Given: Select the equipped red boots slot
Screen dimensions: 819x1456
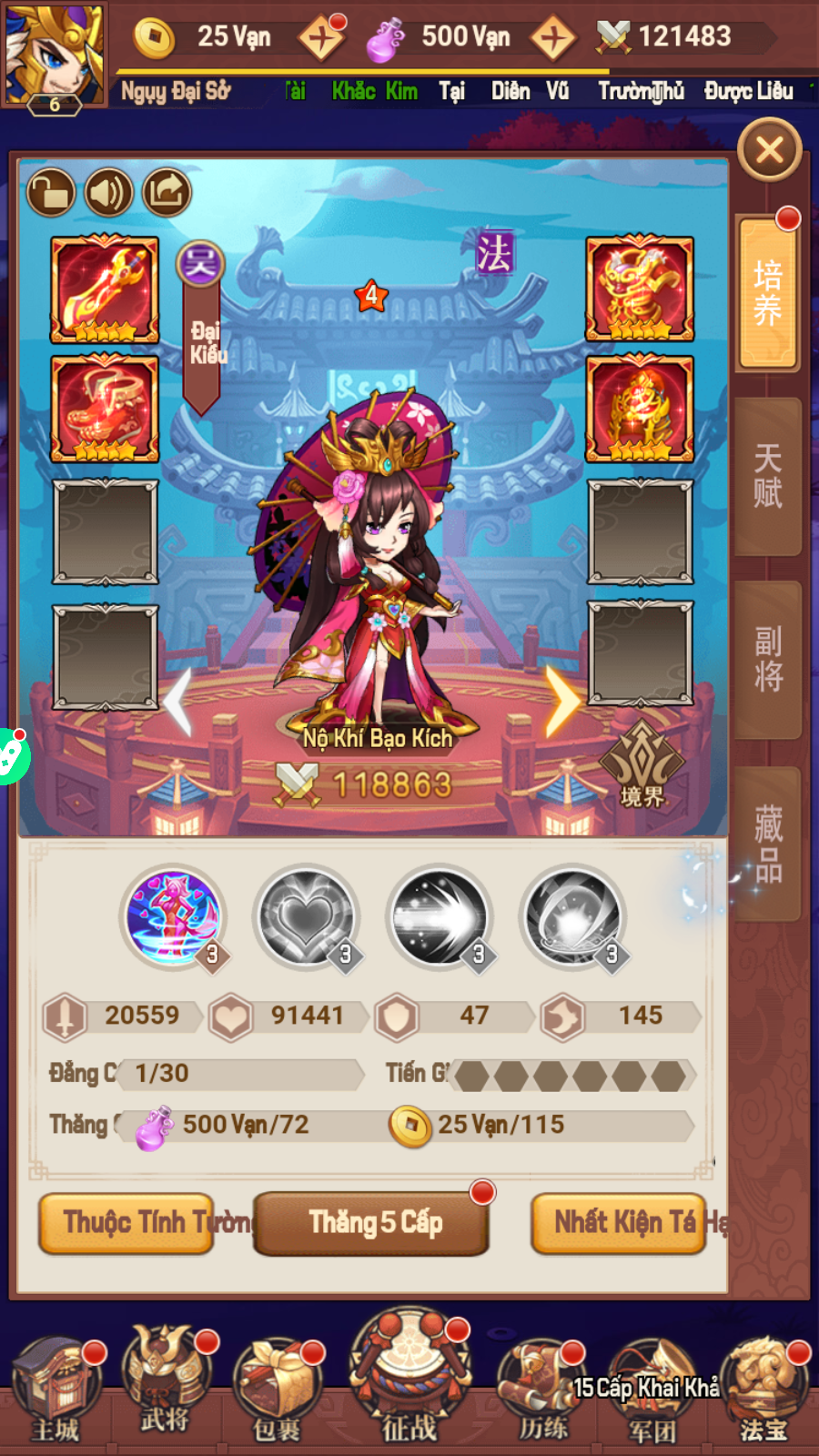Looking at the screenshot, I should [105, 409].
